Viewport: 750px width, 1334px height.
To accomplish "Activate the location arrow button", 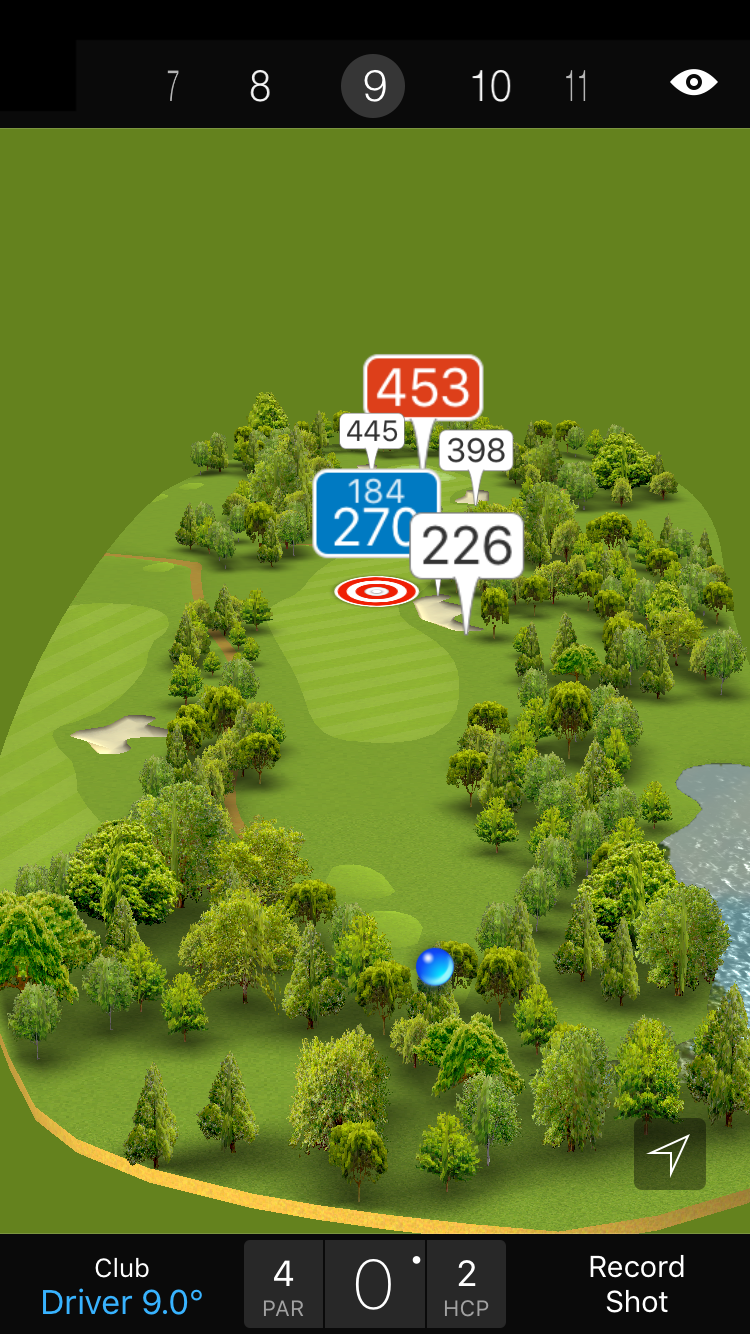I will [x=669, y=1154].
